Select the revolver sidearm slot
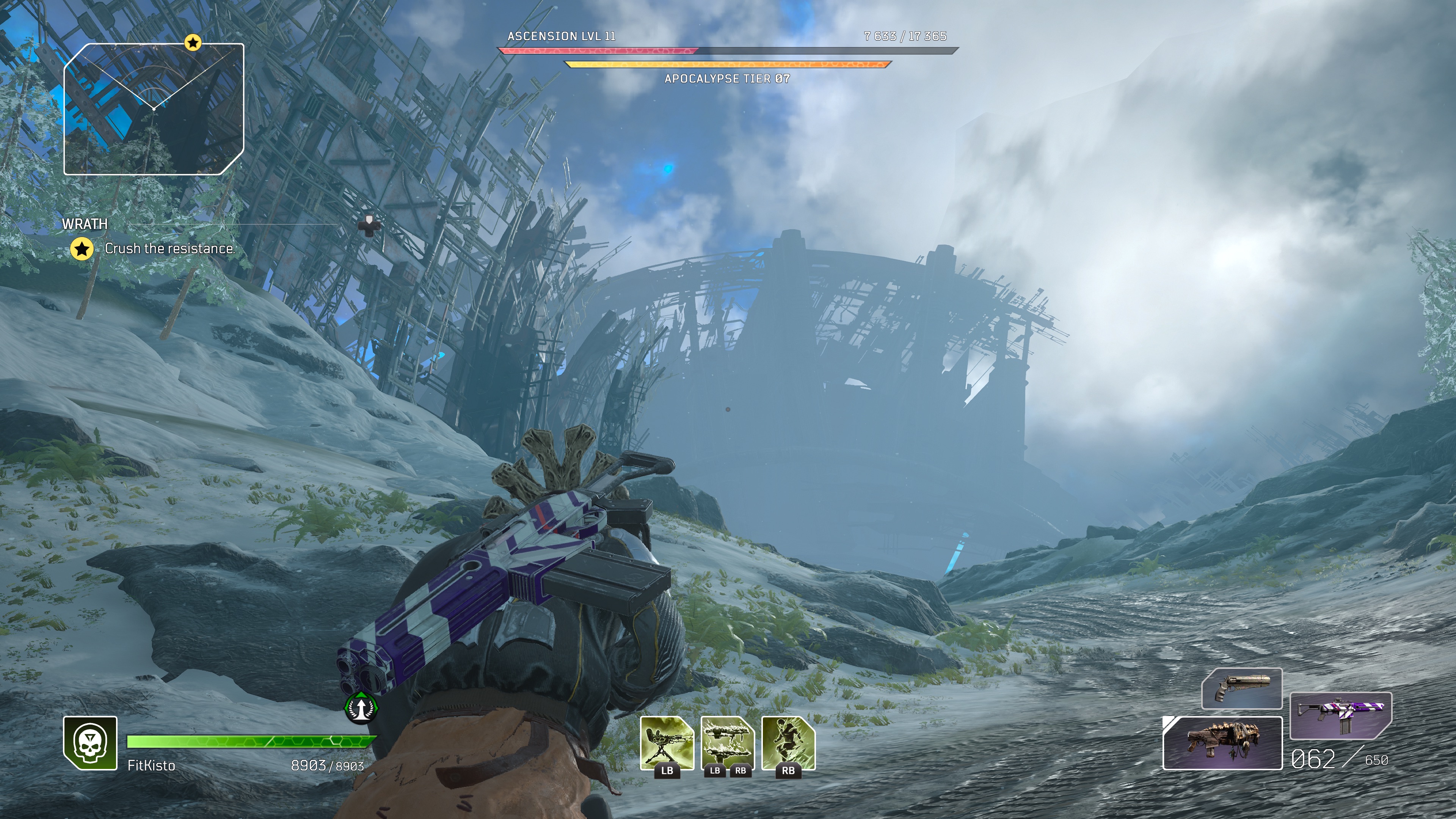This screenshot has width=1456, height=819. 1241,688
